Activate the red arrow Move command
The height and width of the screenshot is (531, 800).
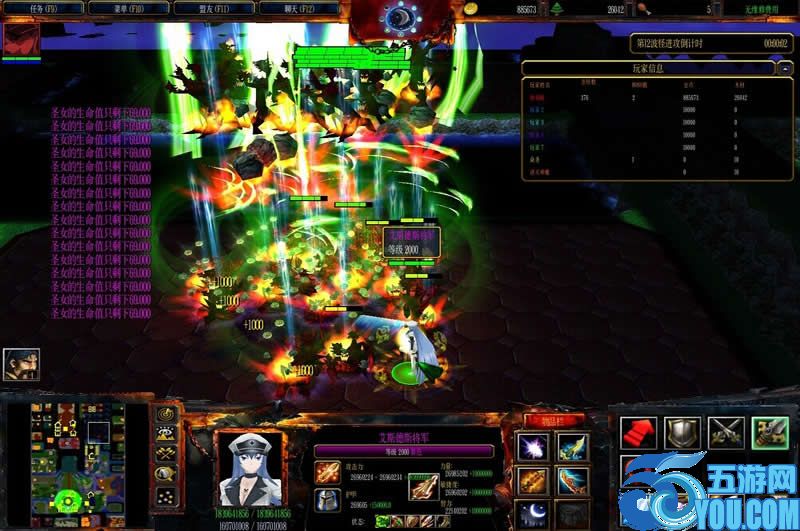tap(639, 433)
